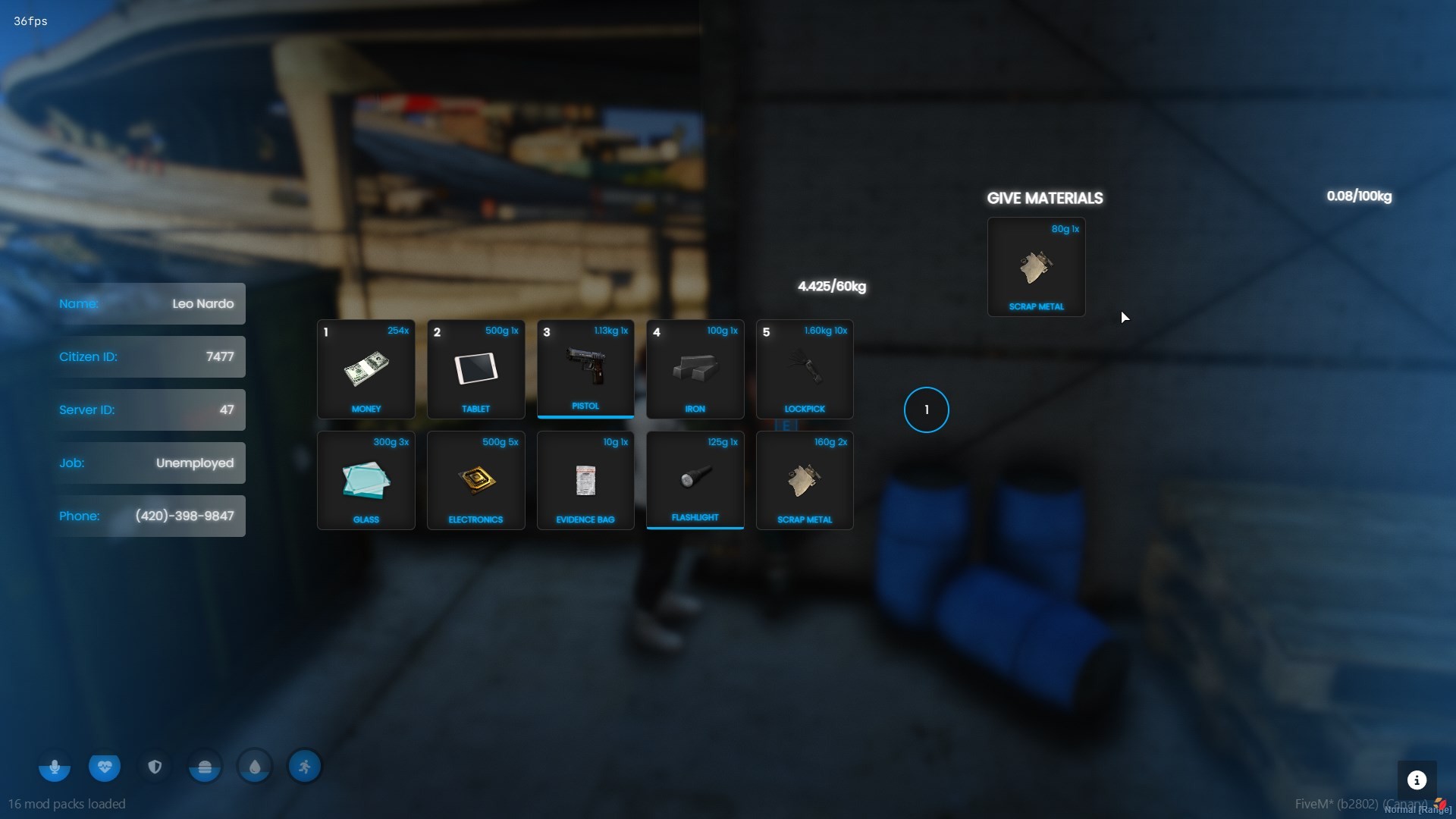The height and width of the screenshot is (819, 1456).
Task: Open the info circle in bottom-right corner
Action: (1417, 780)
